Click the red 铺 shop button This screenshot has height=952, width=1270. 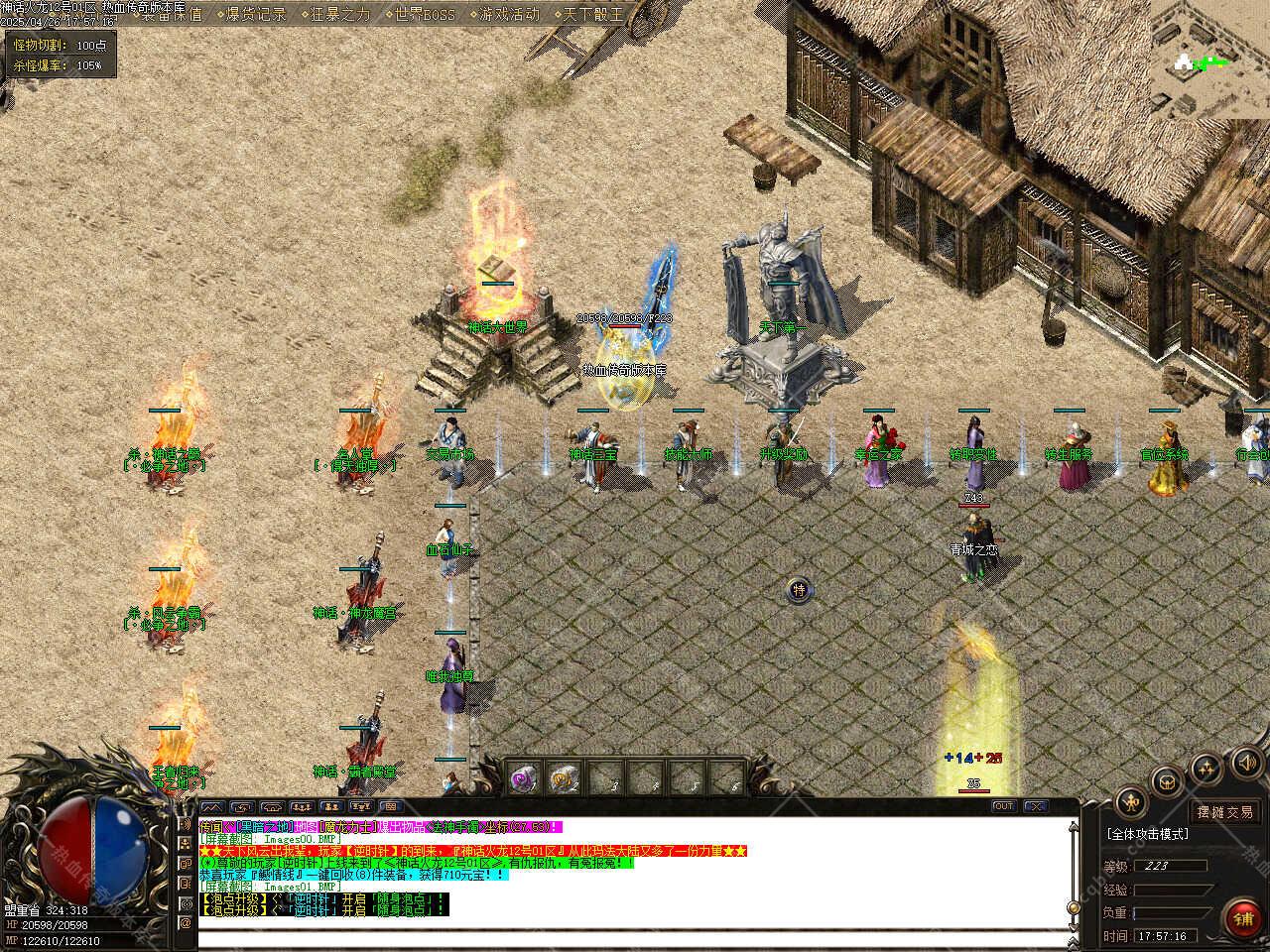pos(1243,918)
